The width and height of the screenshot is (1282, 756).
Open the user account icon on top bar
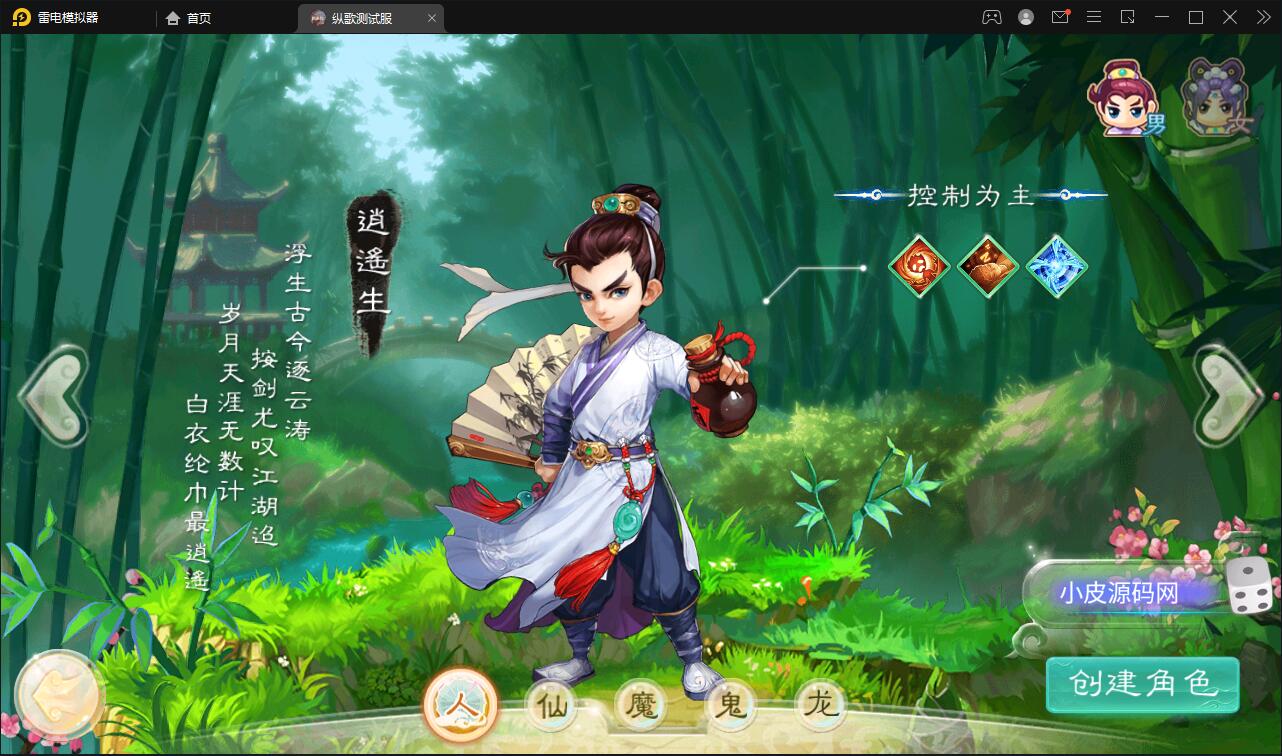(x=1026, y=17)
